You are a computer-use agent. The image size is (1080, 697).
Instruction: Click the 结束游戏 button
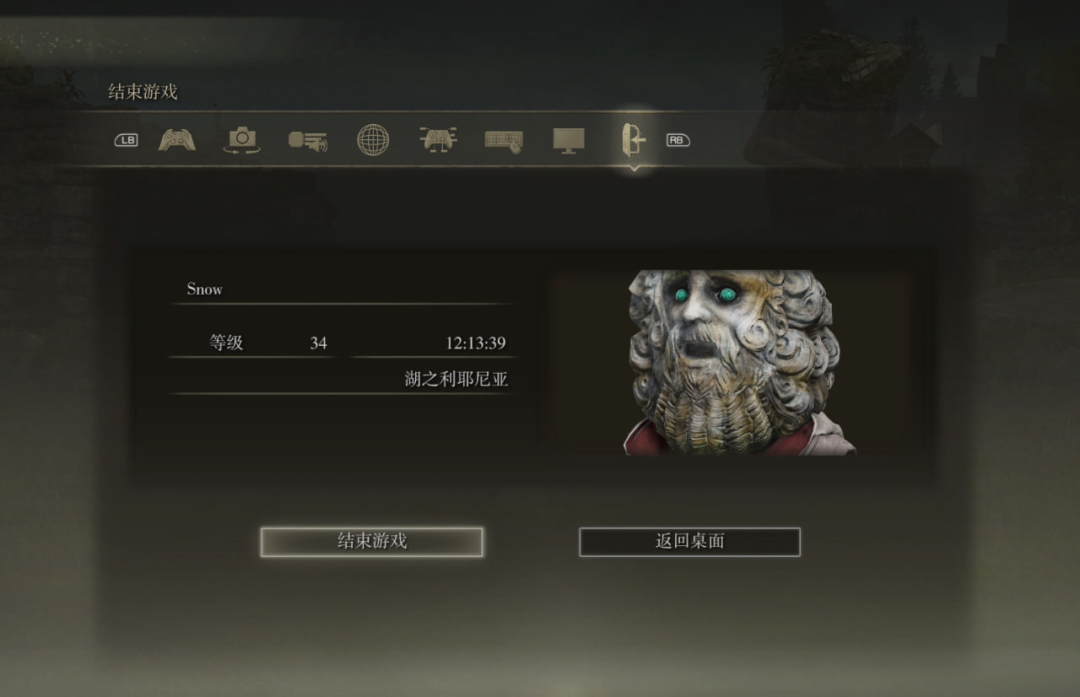371,541
